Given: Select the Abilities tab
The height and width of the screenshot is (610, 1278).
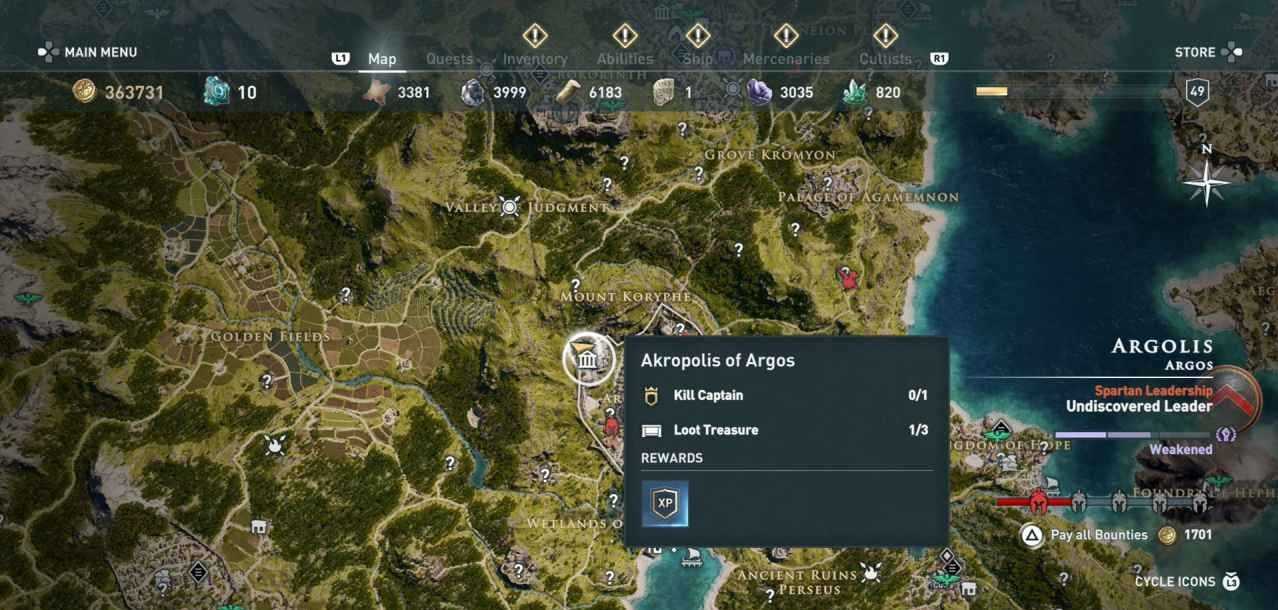Looking at the screenshot, I should (625, 58).
